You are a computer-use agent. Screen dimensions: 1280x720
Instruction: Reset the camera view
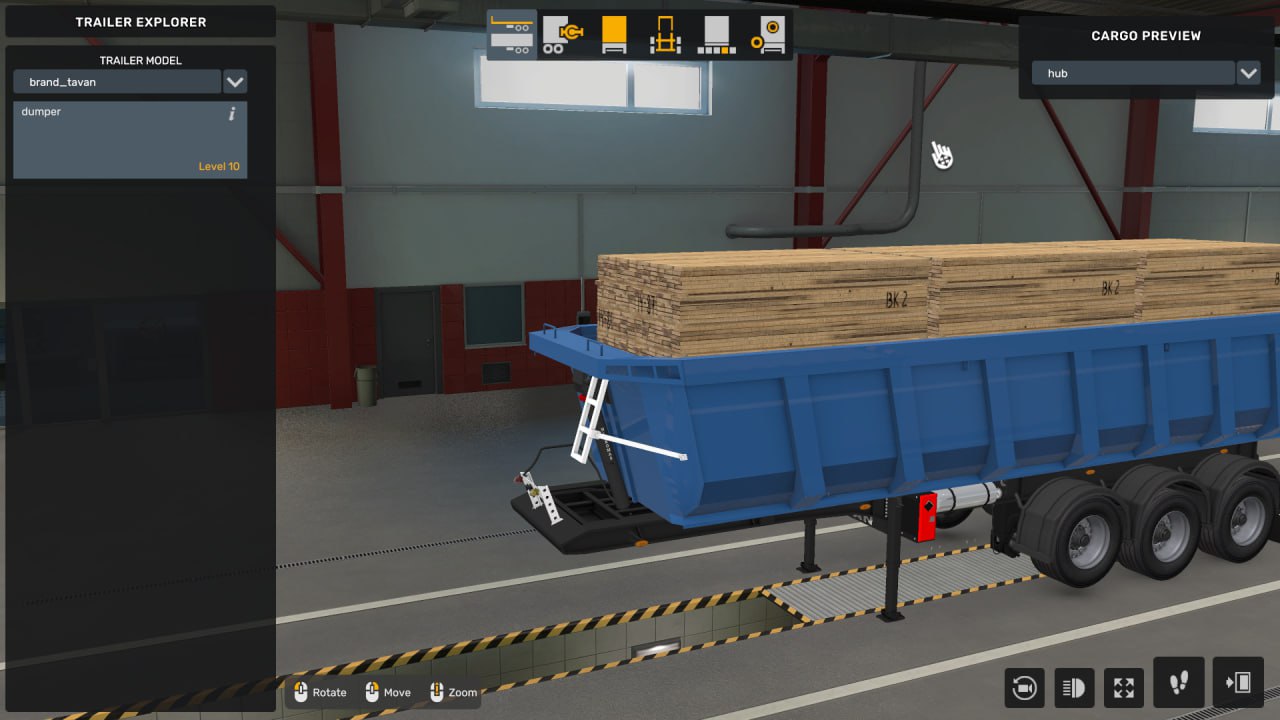(1025, 687)
